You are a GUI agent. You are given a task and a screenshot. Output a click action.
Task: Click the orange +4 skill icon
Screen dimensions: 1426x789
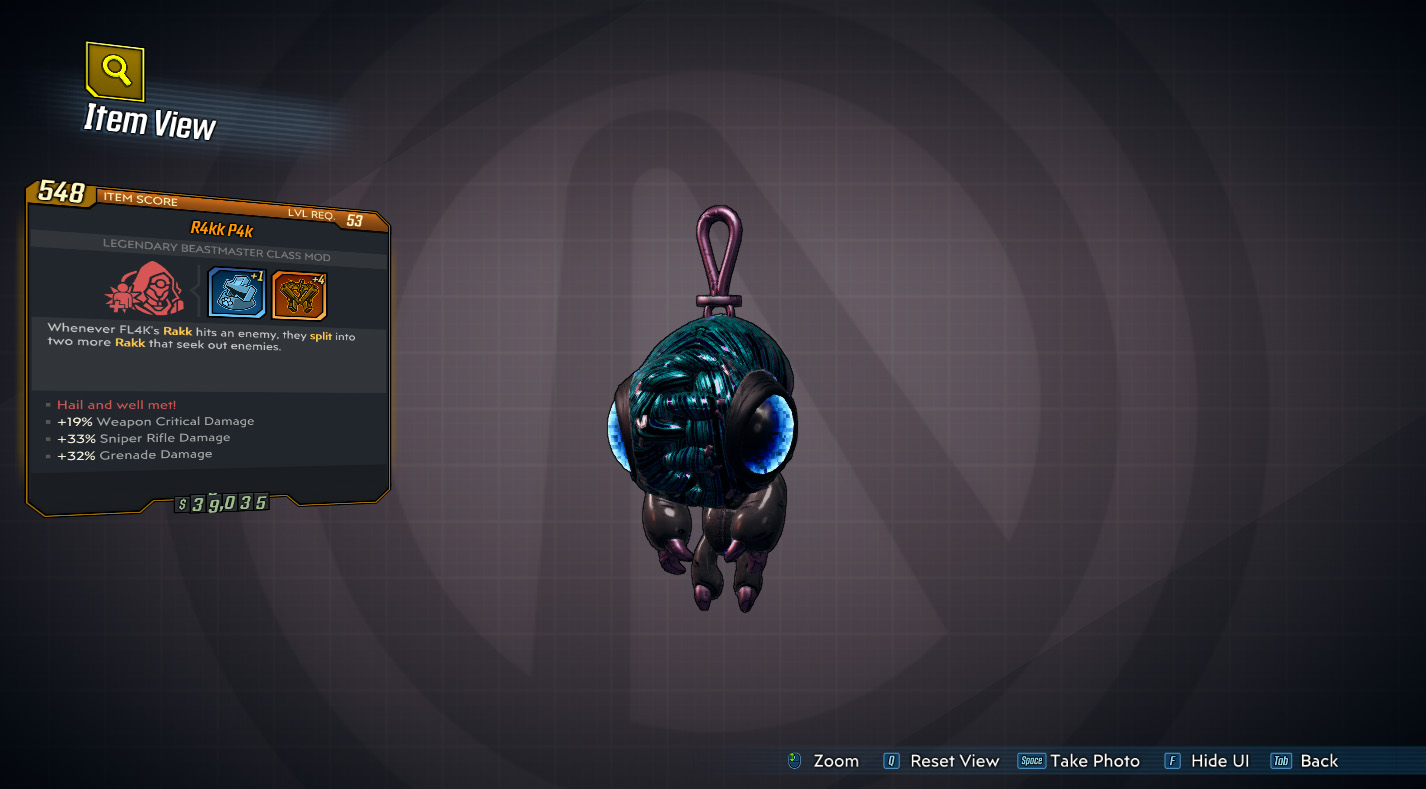[x=297, y=293]
